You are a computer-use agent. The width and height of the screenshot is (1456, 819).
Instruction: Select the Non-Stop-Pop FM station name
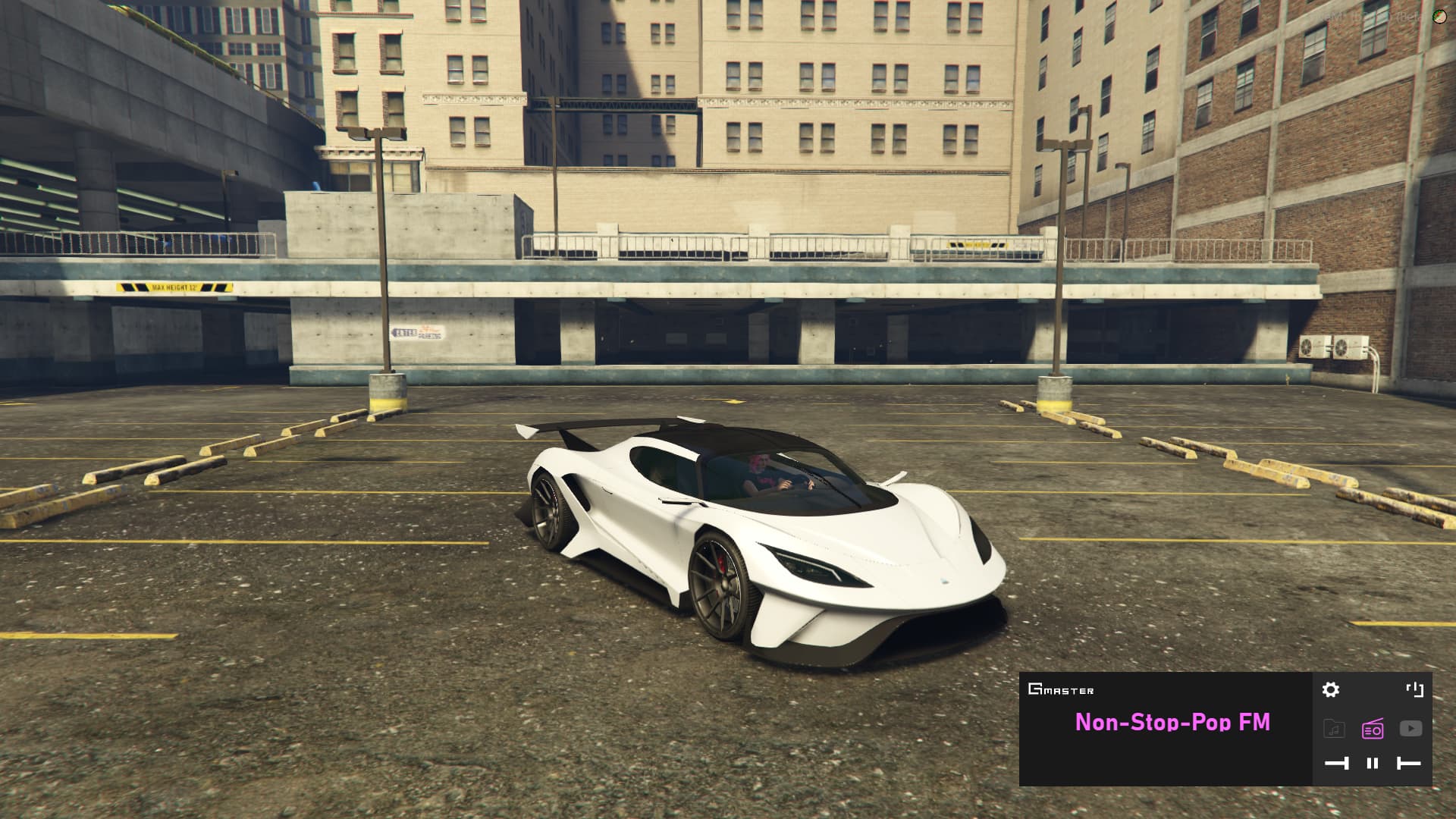tap(1172, 723)
